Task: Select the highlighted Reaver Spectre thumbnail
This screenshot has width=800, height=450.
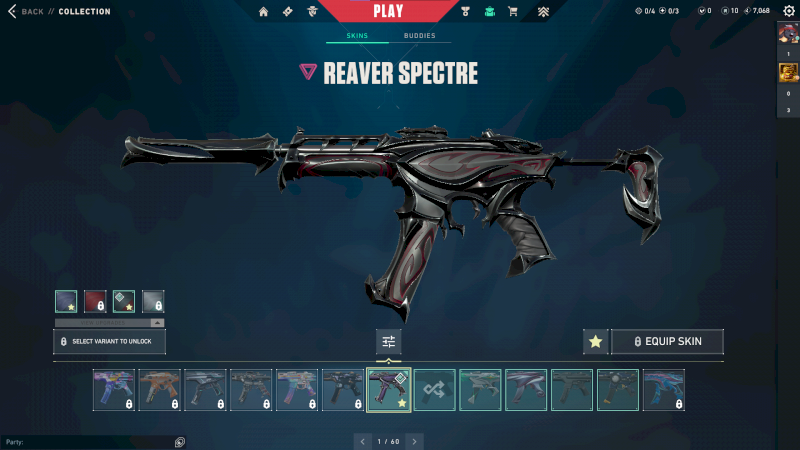Action: tap(389, 390)
